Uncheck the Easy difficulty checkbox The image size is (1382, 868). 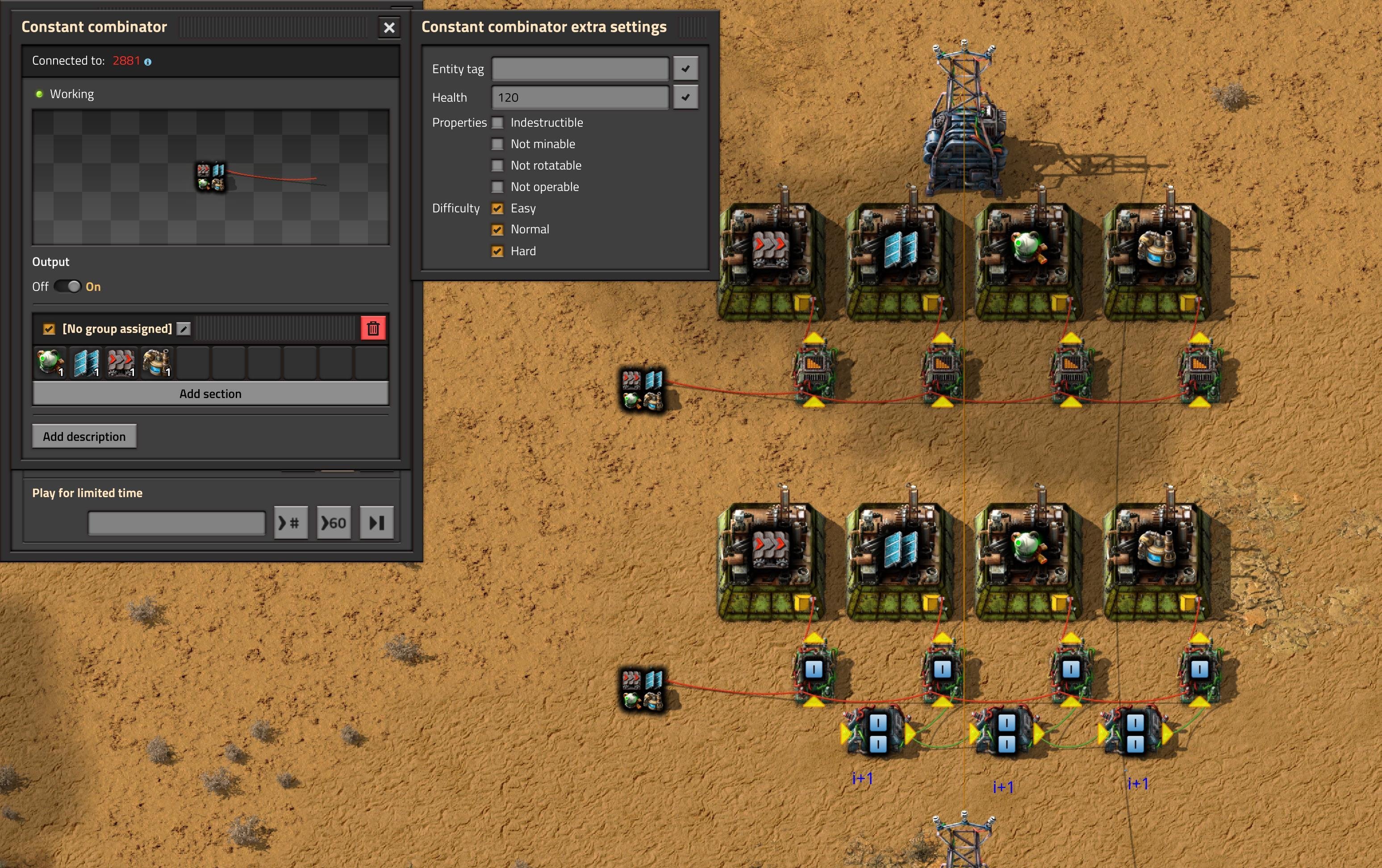(497, 208)
